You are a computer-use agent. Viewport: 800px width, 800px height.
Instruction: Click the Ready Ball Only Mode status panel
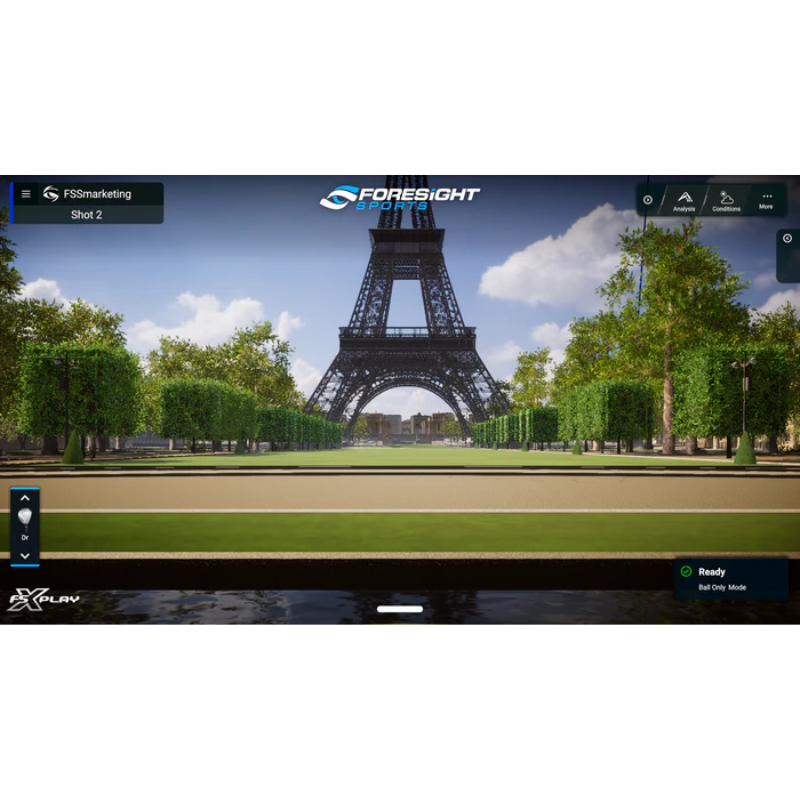729,579
